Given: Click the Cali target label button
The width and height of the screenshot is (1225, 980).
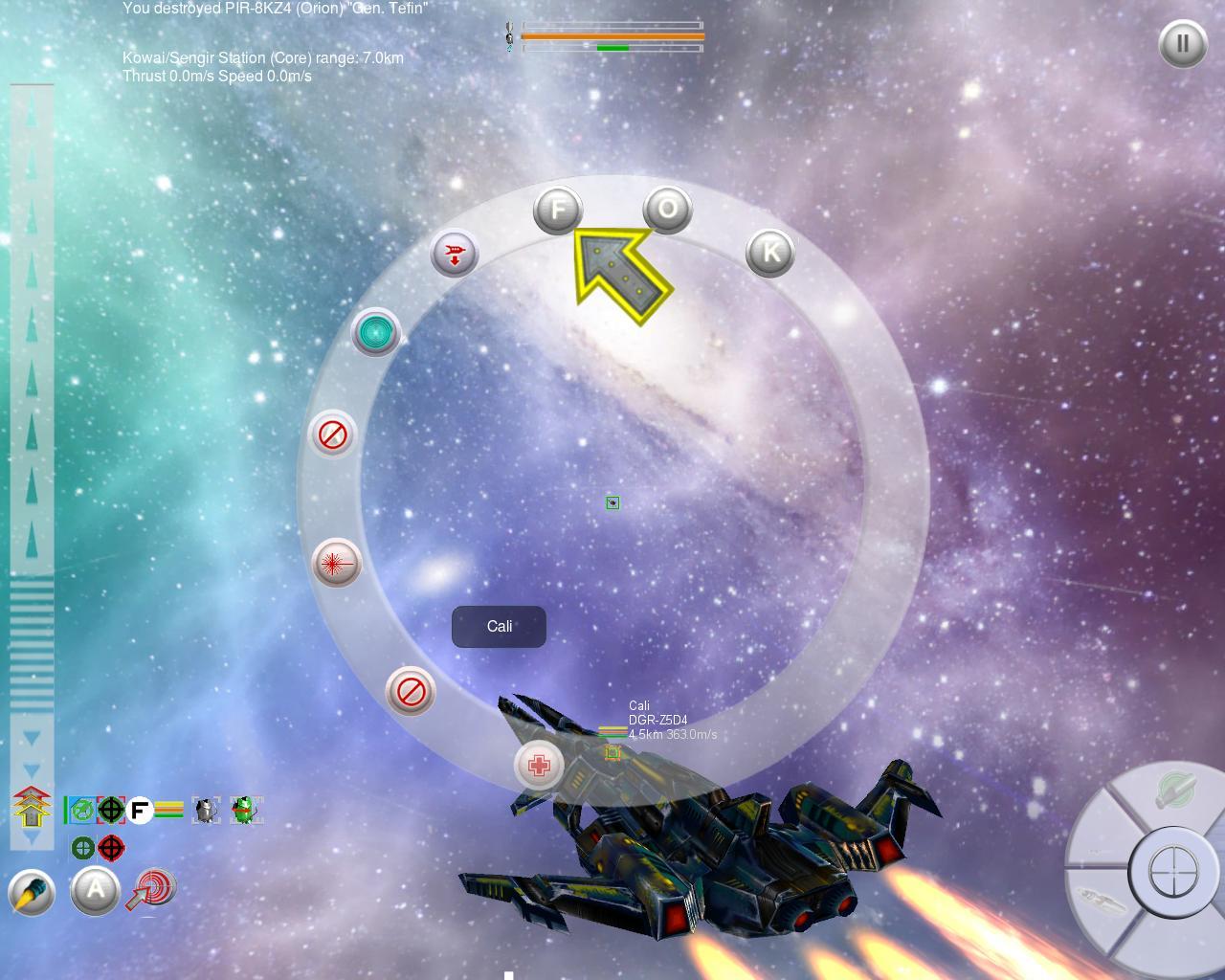Looking at the screenshot, I should 499,627.
